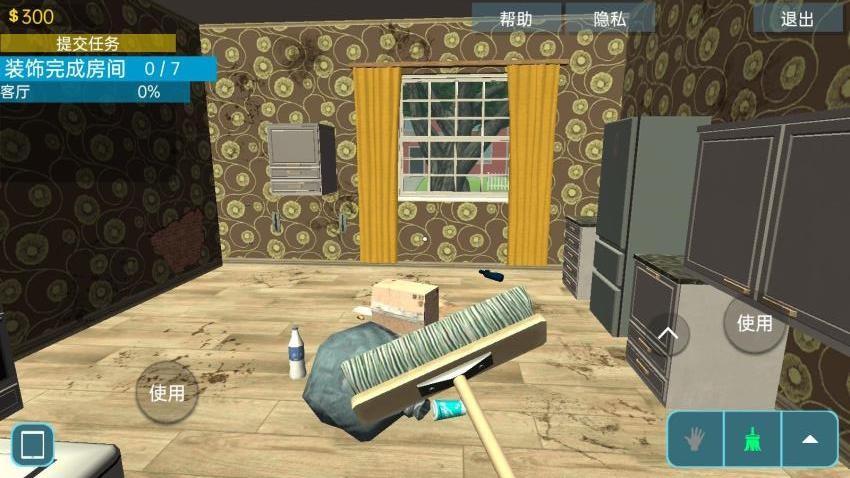The height and width of the screenshot is (478, 850).
Task: Open the 帮助 help menu
Action: pyautogui.click(x=516, y=18)
